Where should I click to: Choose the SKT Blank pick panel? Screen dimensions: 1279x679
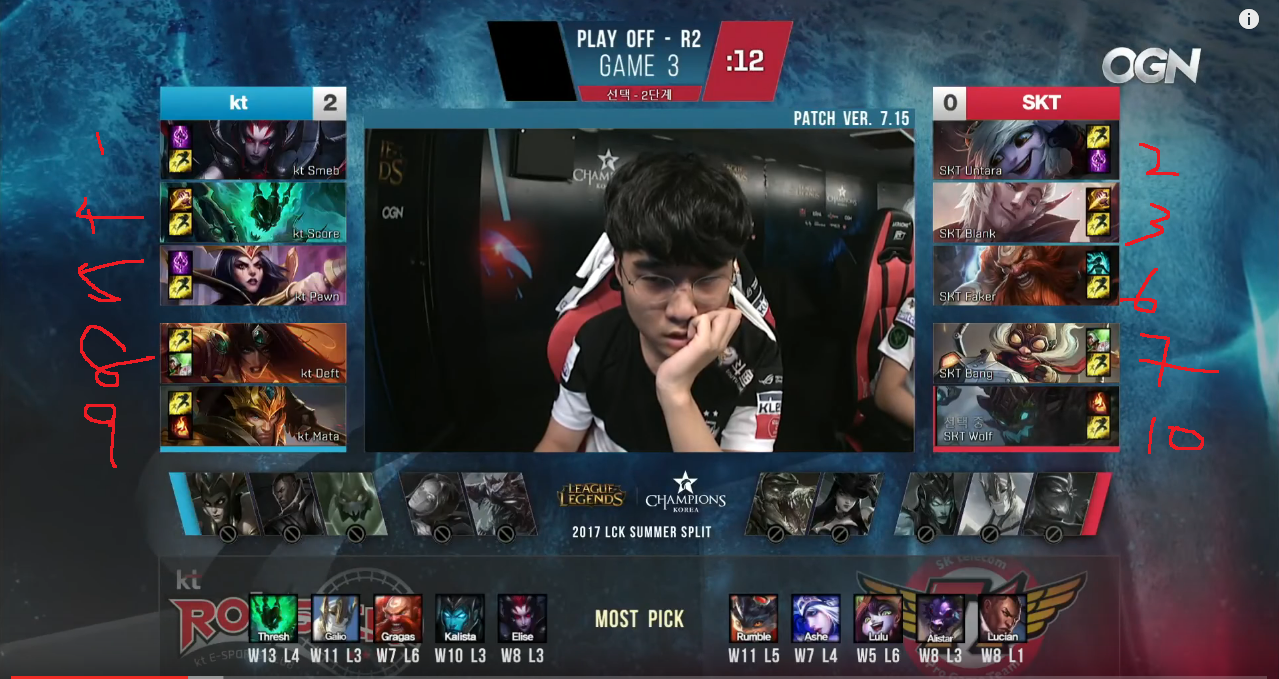[x=1026, y=212]
